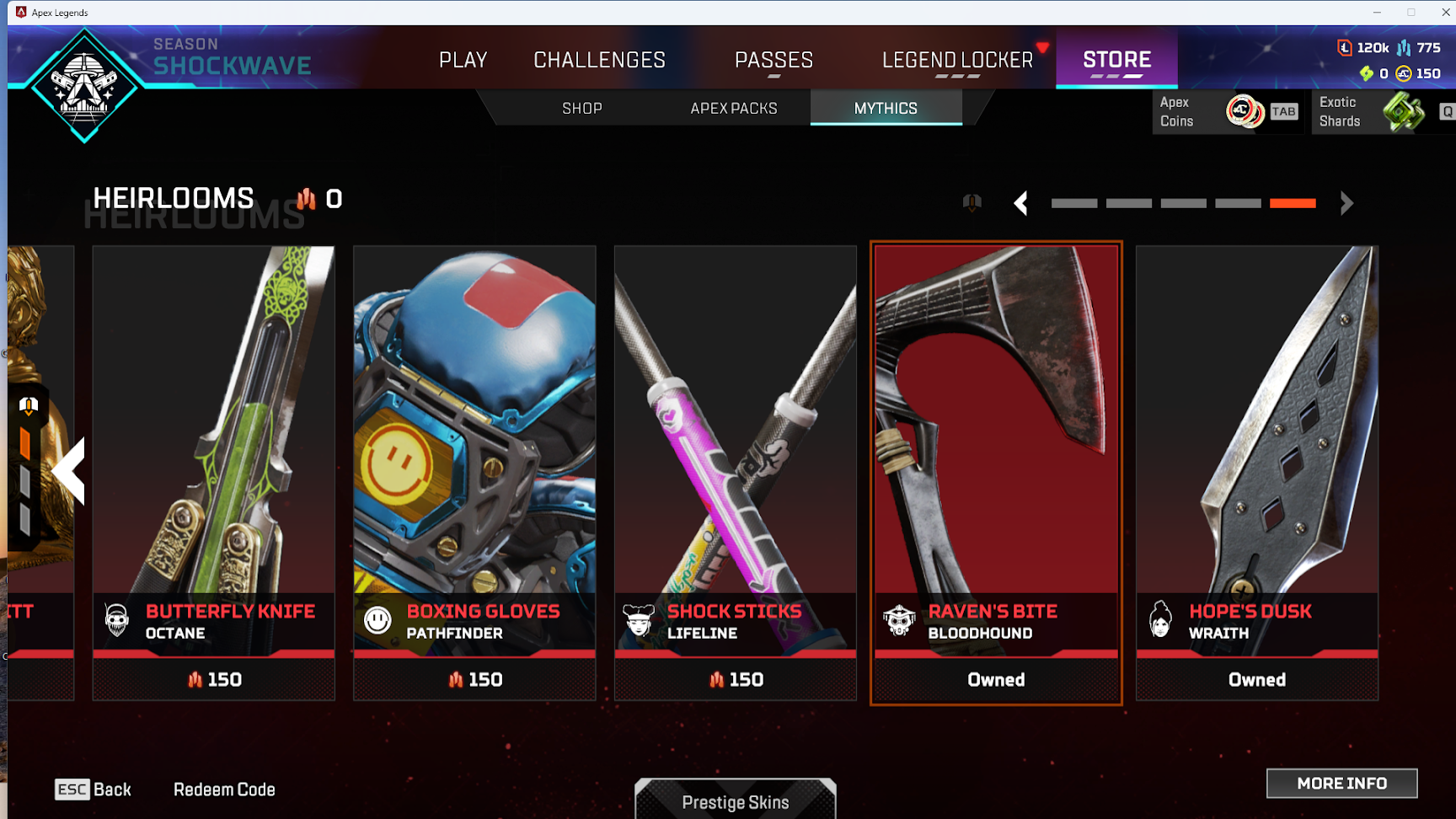Select the Store menu entry
This screenshot has height=819, width=1456.
1116,60
